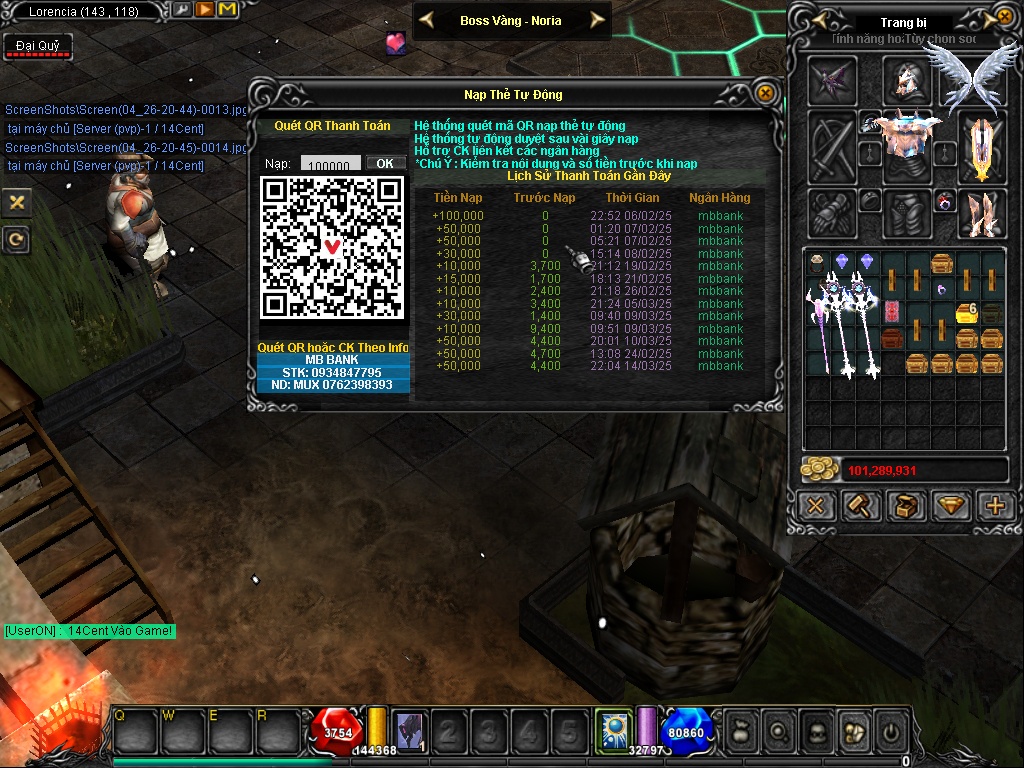Image resolution: width=1024 pixels, height=768 pixels.
Task: Open the hammer repair button
Action: coord(861,506)
